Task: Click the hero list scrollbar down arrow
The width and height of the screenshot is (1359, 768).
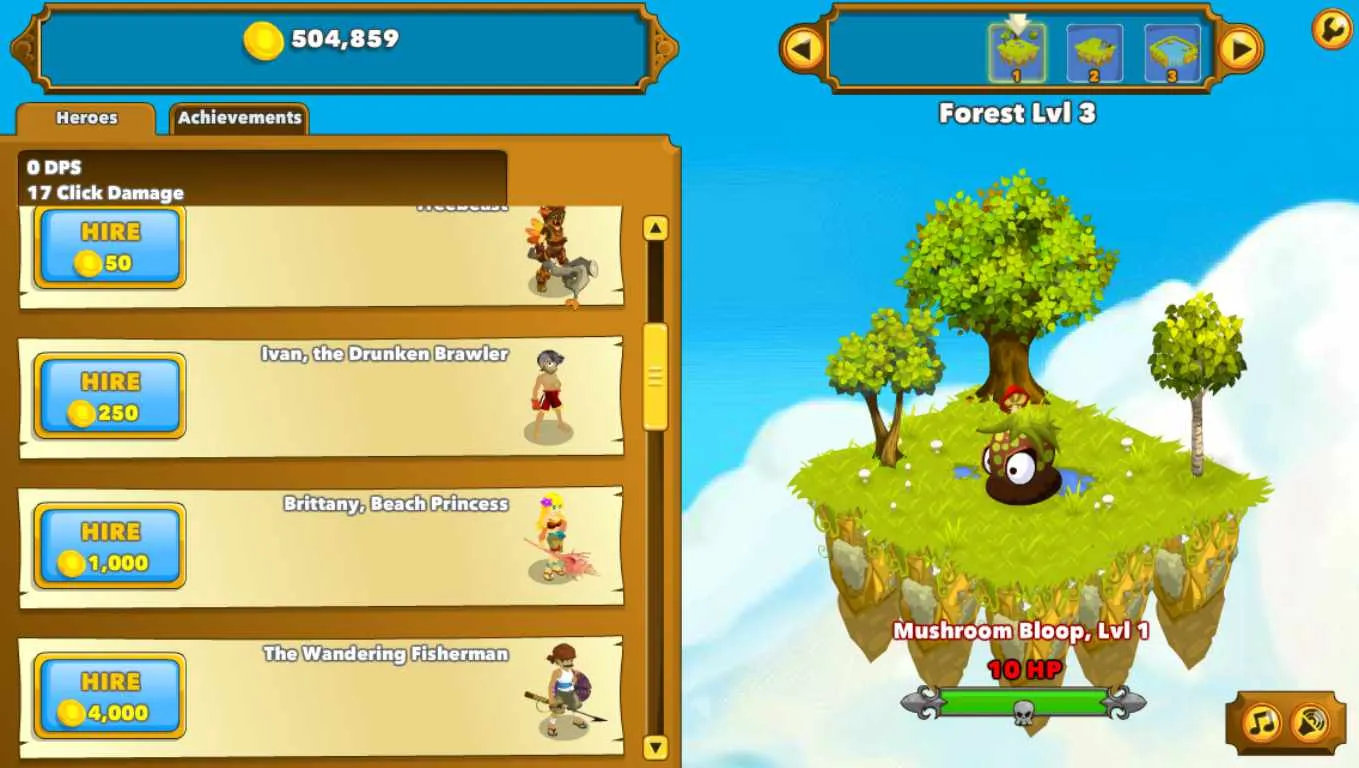Action: tap(655, 746)
